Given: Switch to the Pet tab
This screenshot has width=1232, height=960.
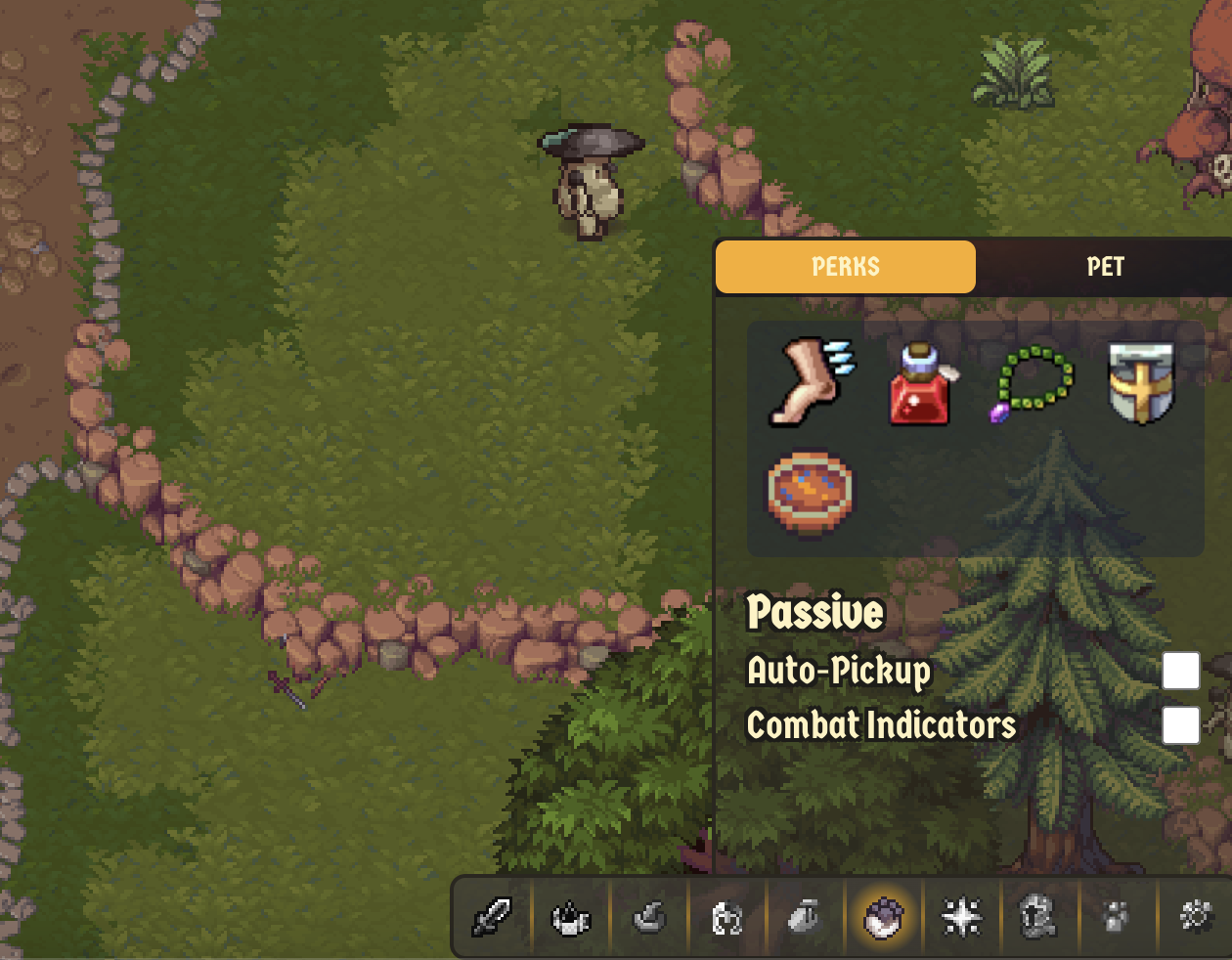Looking at the screenshot, I should [x=1105, y=267].
